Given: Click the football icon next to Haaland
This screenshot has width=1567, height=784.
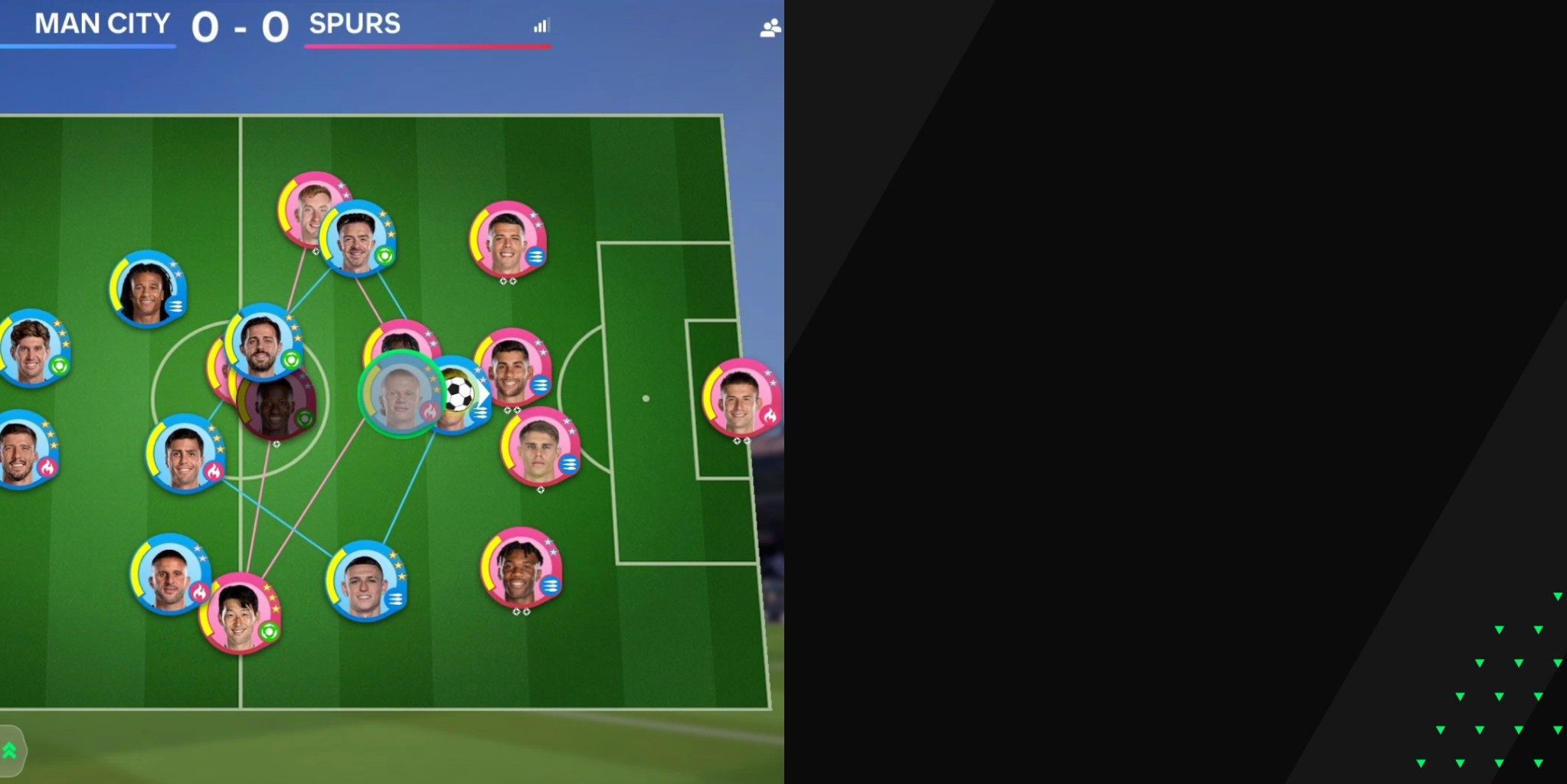Looking at the screenshot, I should coord(460,394).
